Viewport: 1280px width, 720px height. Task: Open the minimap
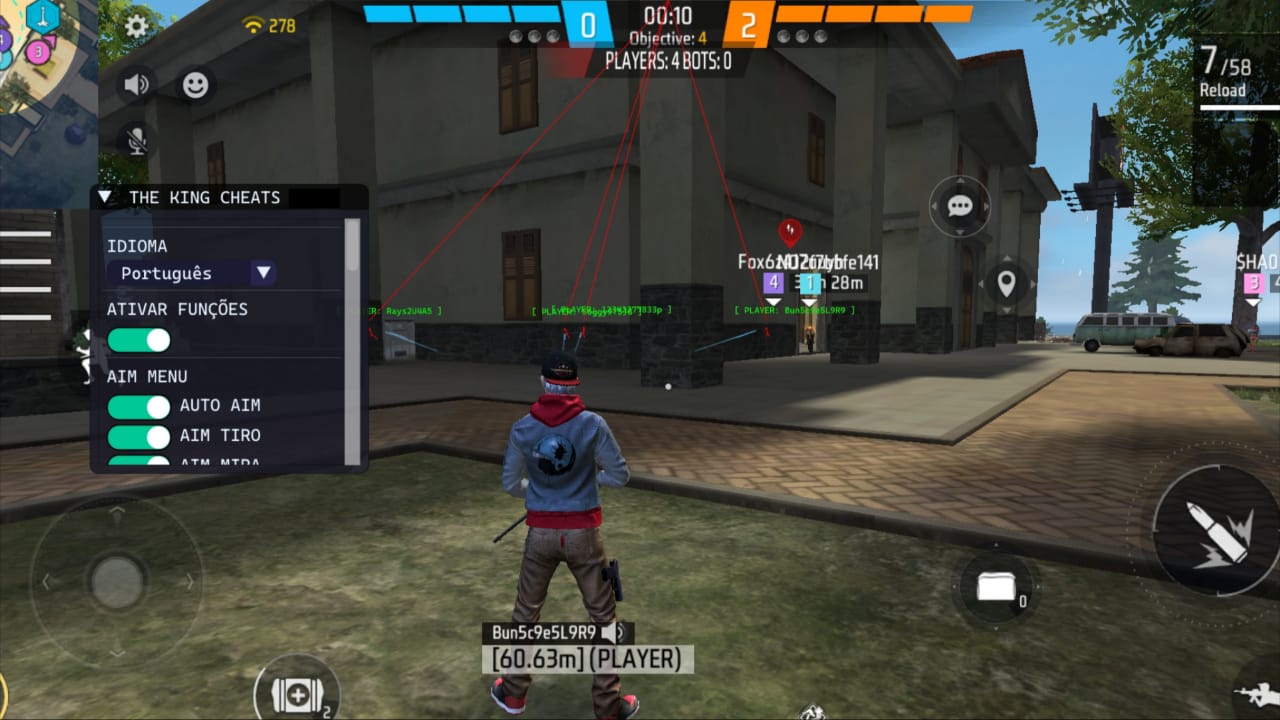(45, 60)
